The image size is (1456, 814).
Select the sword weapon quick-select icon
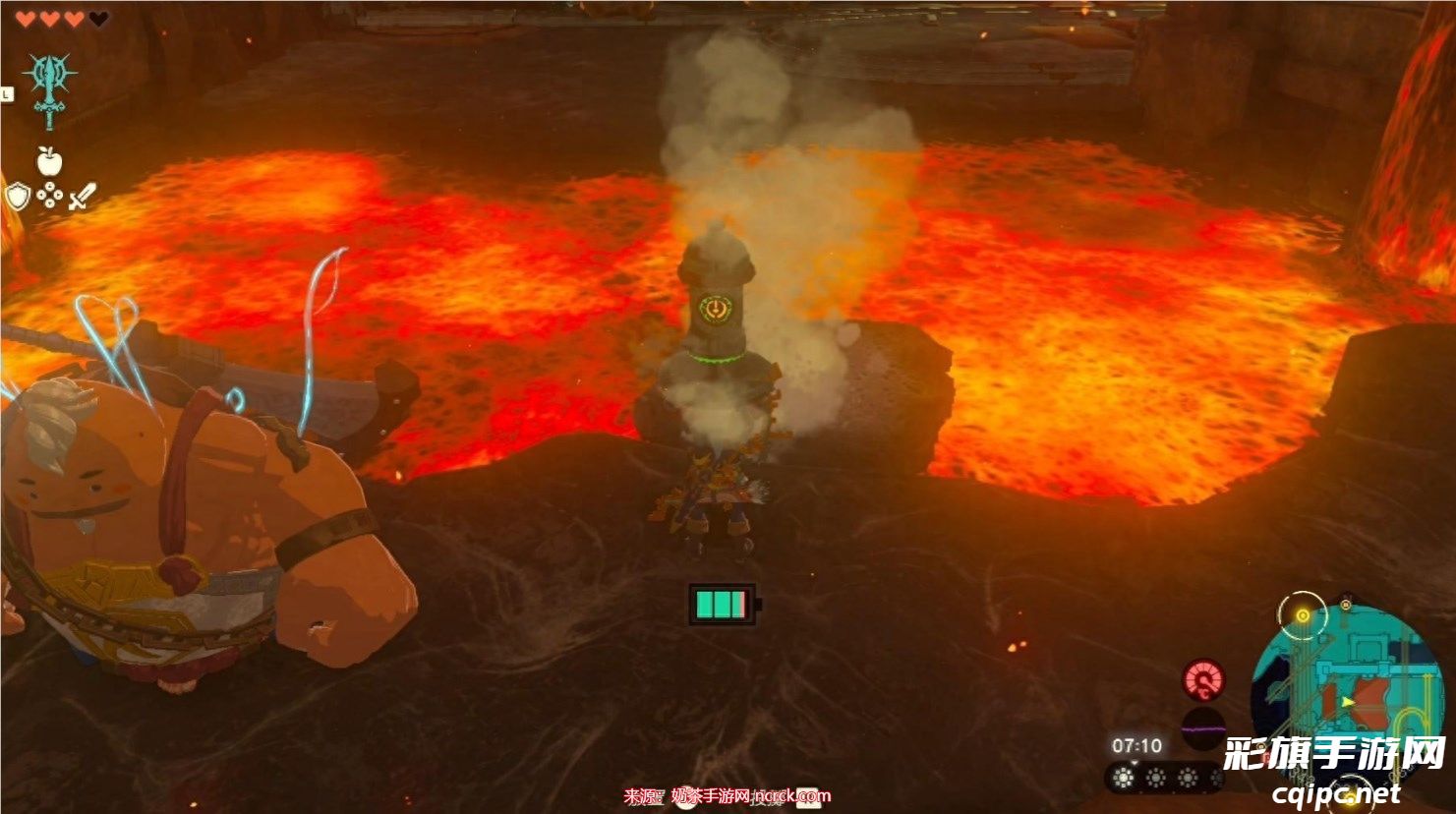pyautogui.click(x=82, y=197)
